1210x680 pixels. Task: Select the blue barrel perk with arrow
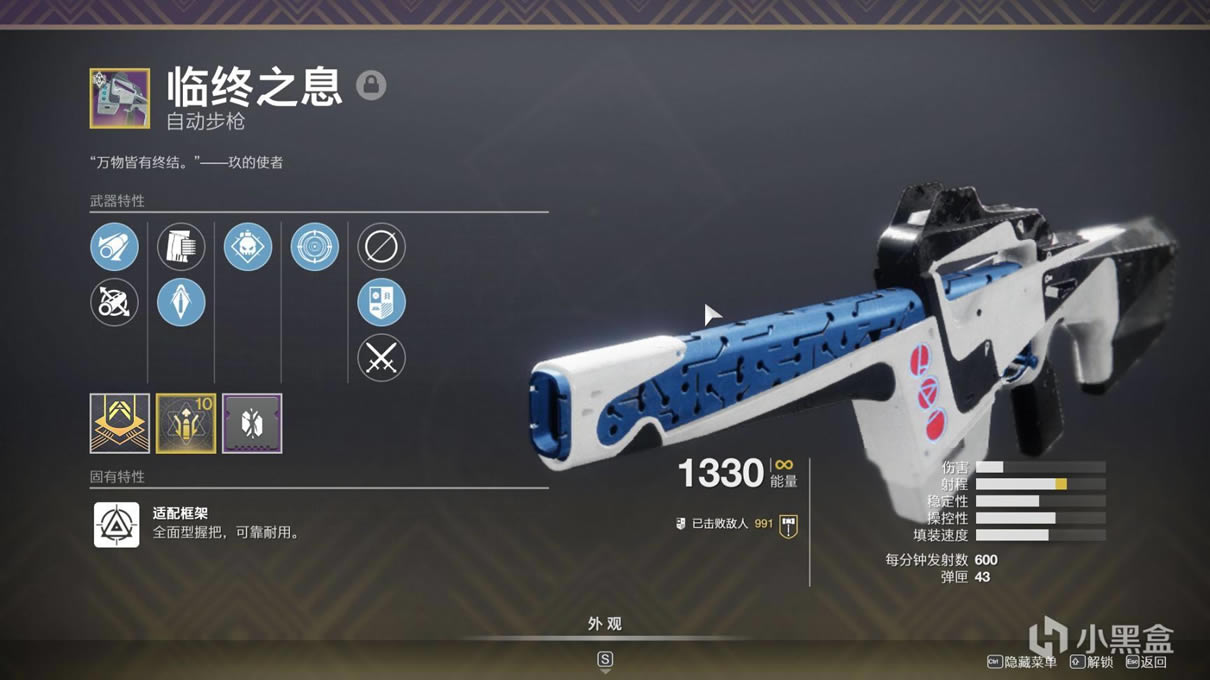click(114, 246)
